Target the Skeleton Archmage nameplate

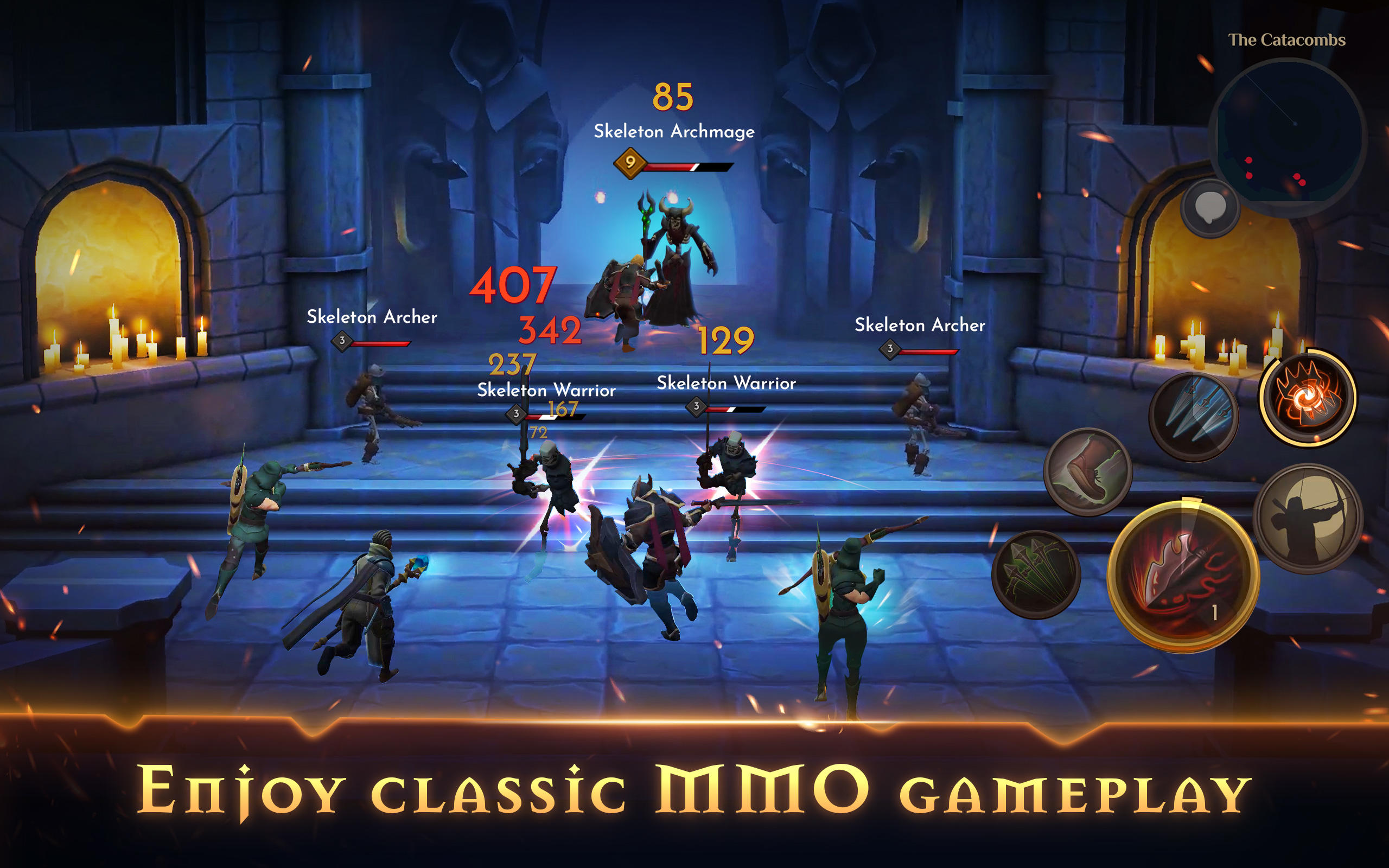click(675, 130)
